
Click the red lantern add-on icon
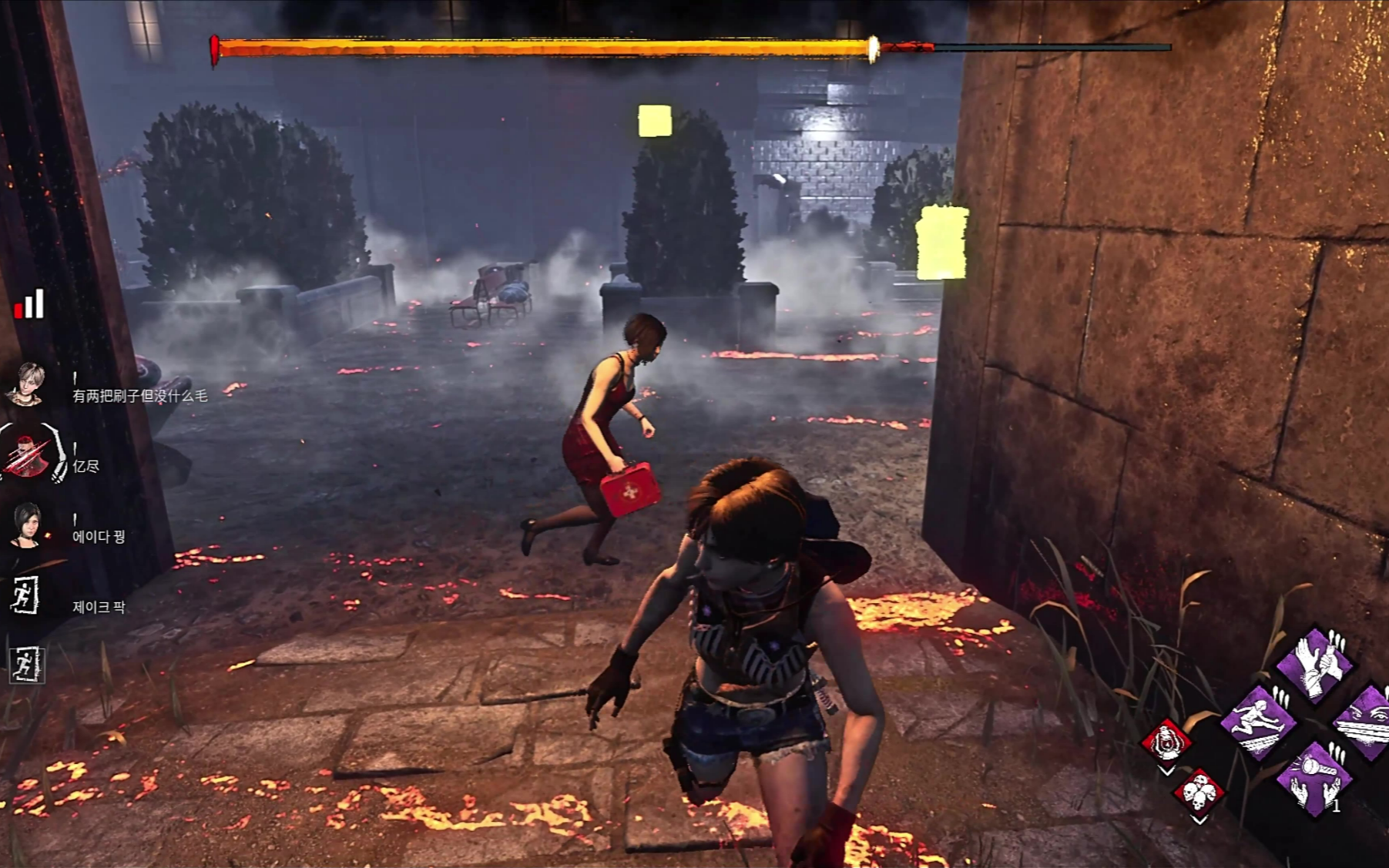pos(1166,742)
